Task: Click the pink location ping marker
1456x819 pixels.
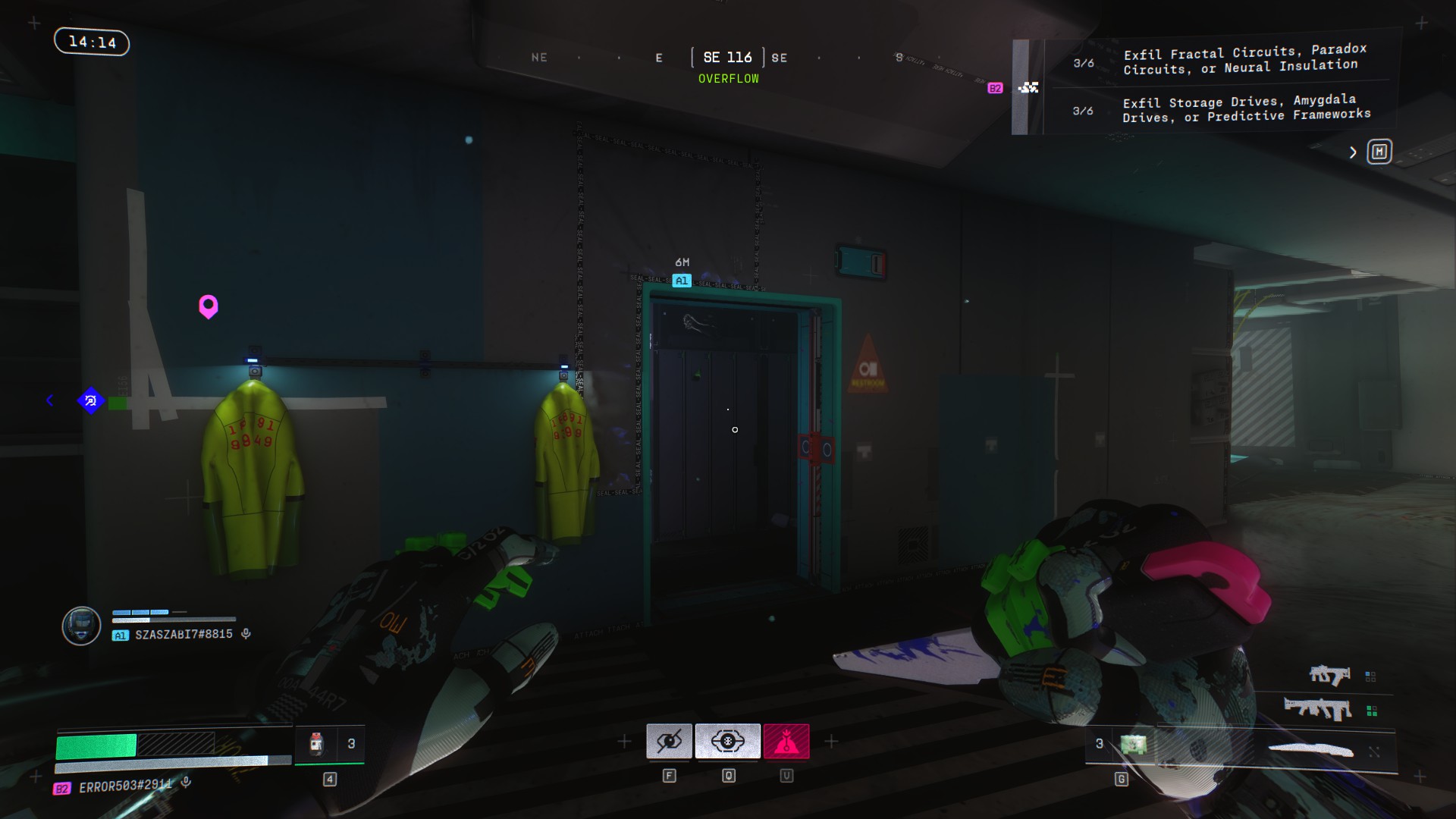Action: tap(209, 306)
